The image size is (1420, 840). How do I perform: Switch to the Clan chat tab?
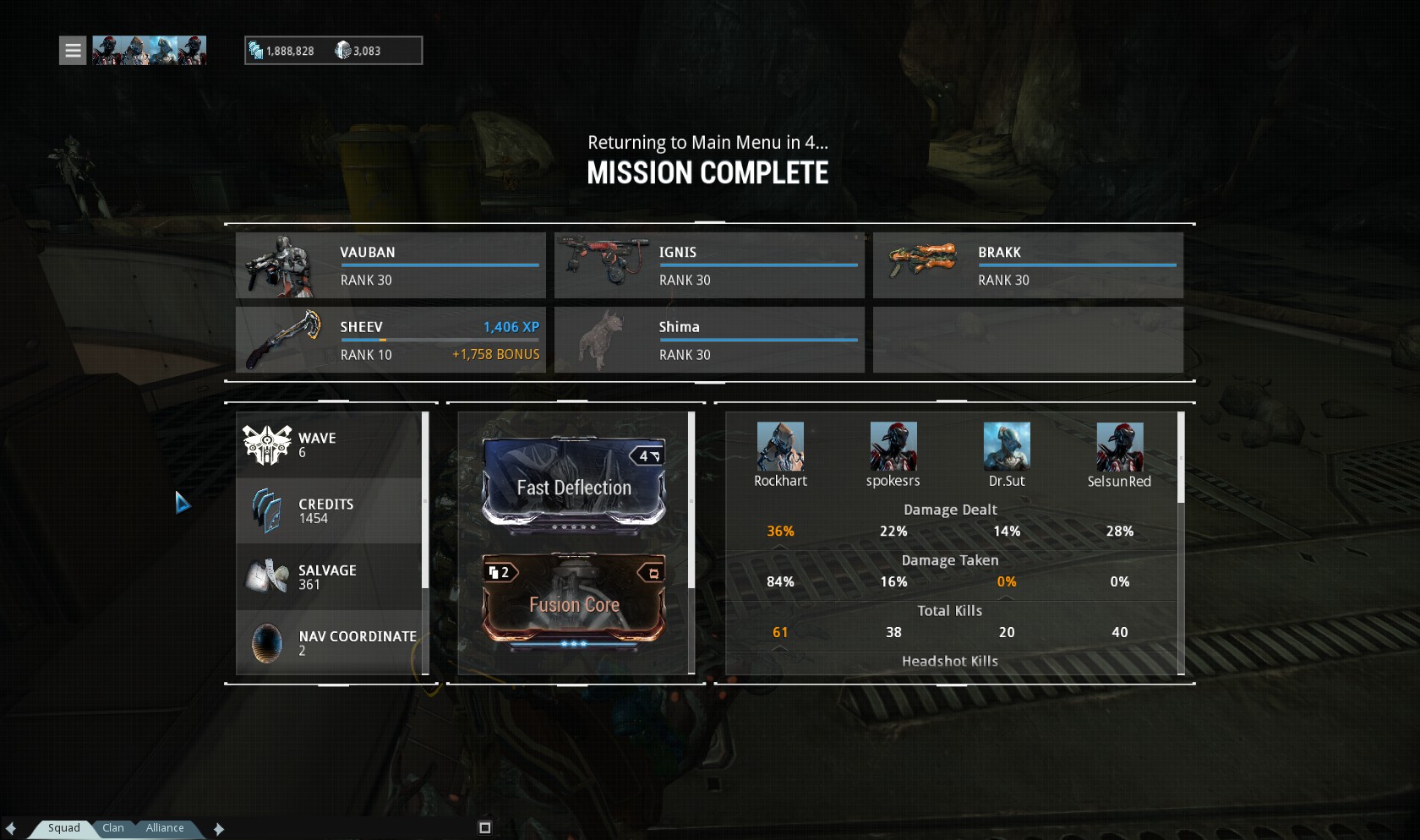tap(113, 828)
